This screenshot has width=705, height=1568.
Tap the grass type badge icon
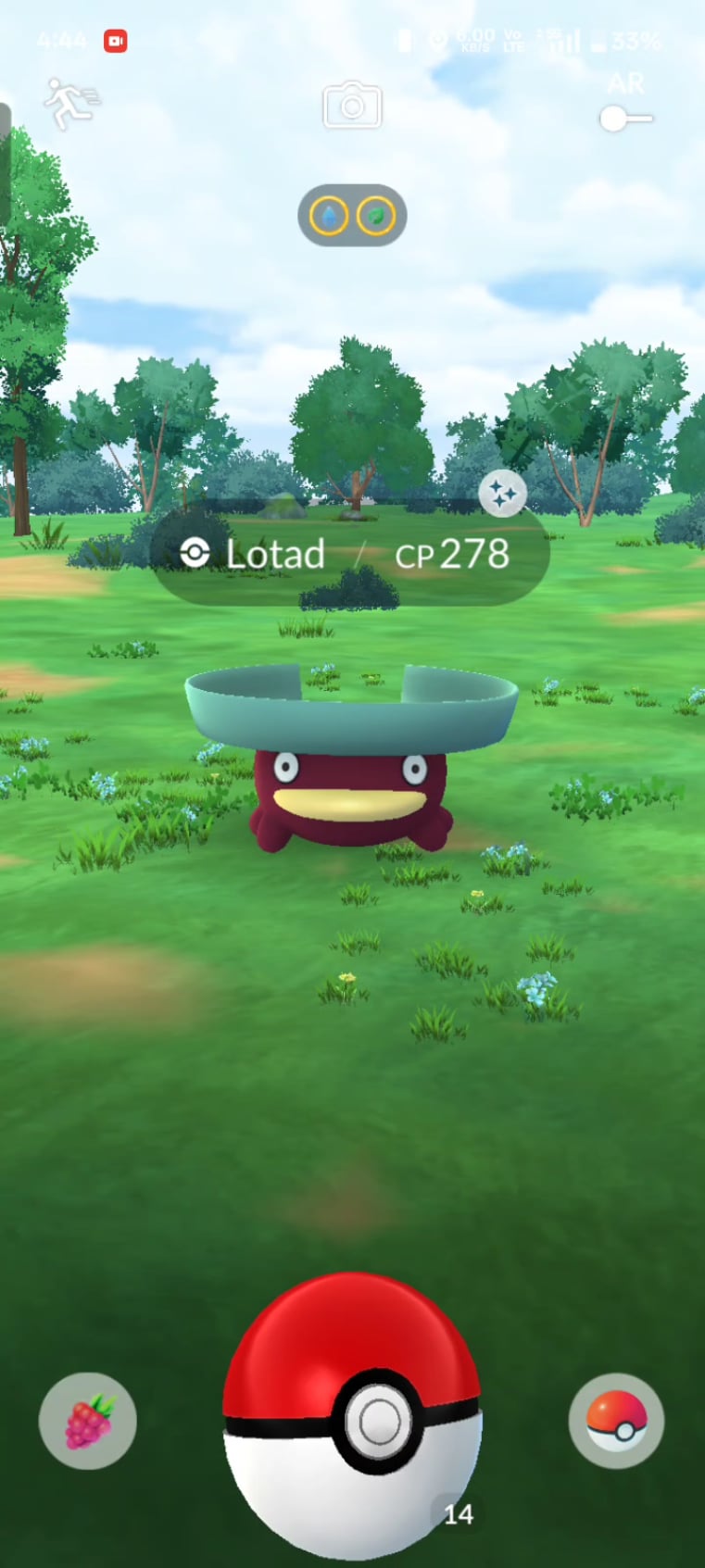[x=376, y=217]
